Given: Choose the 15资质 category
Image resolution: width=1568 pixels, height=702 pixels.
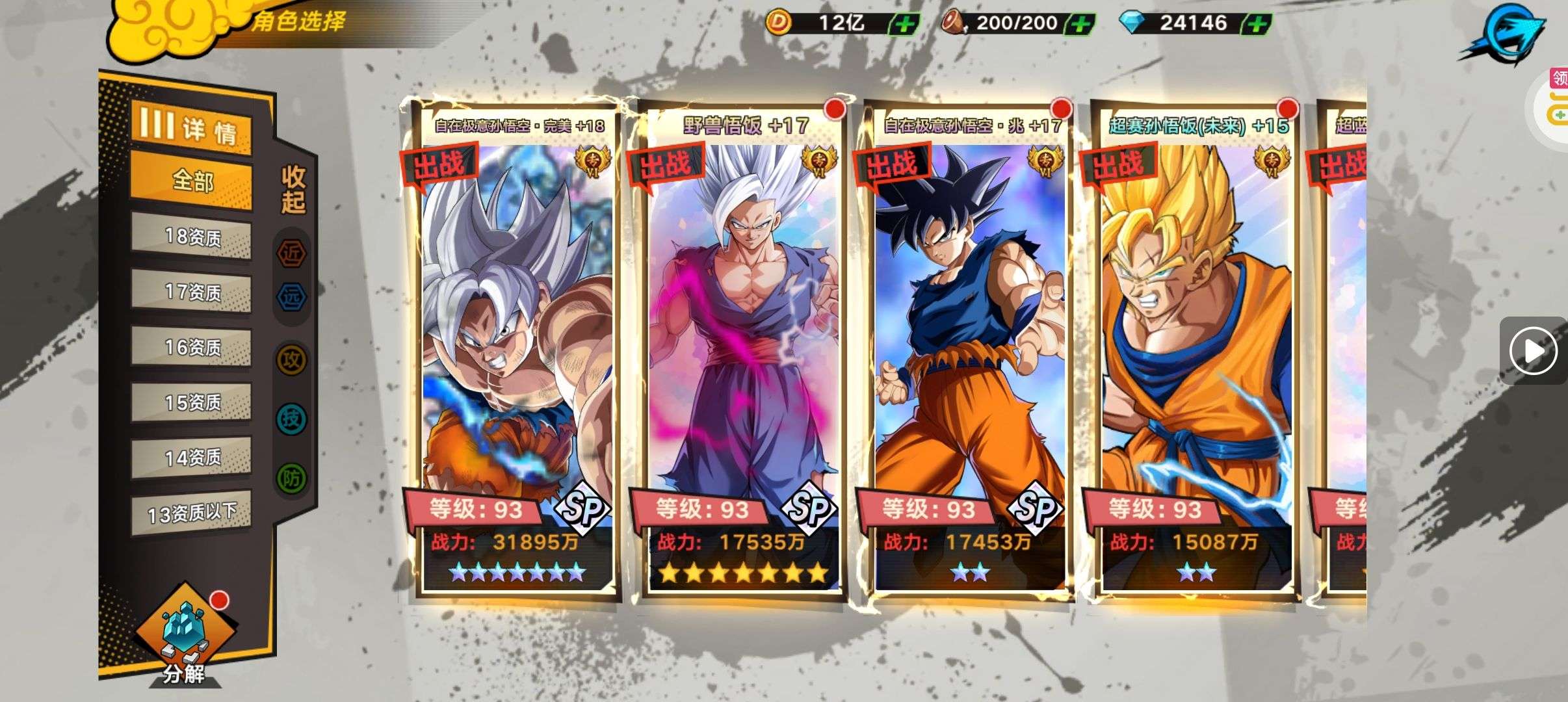Looking at the screenshot, I should (192, 403).
